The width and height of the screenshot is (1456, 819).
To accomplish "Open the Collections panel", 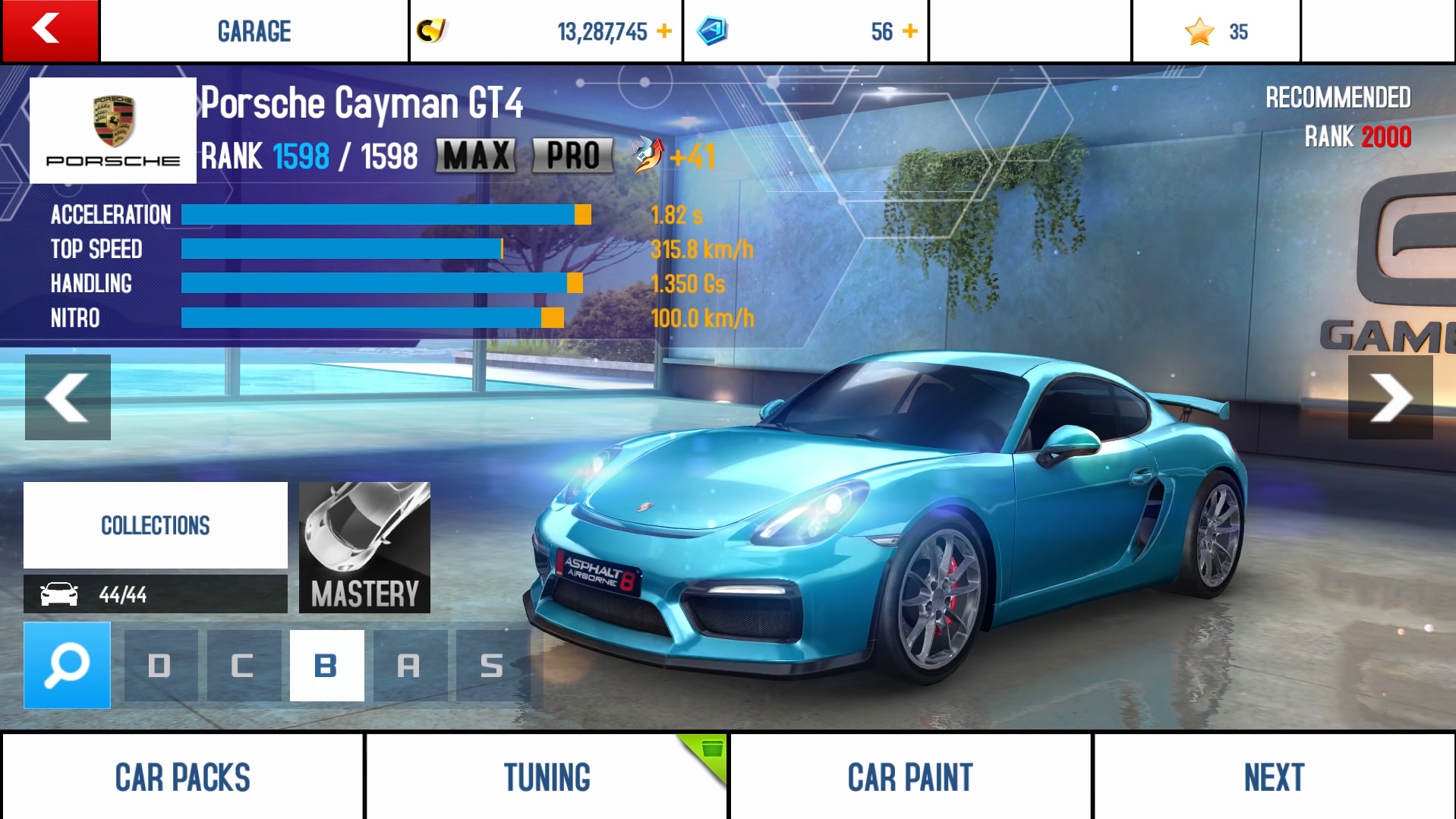I will (156, 525).
